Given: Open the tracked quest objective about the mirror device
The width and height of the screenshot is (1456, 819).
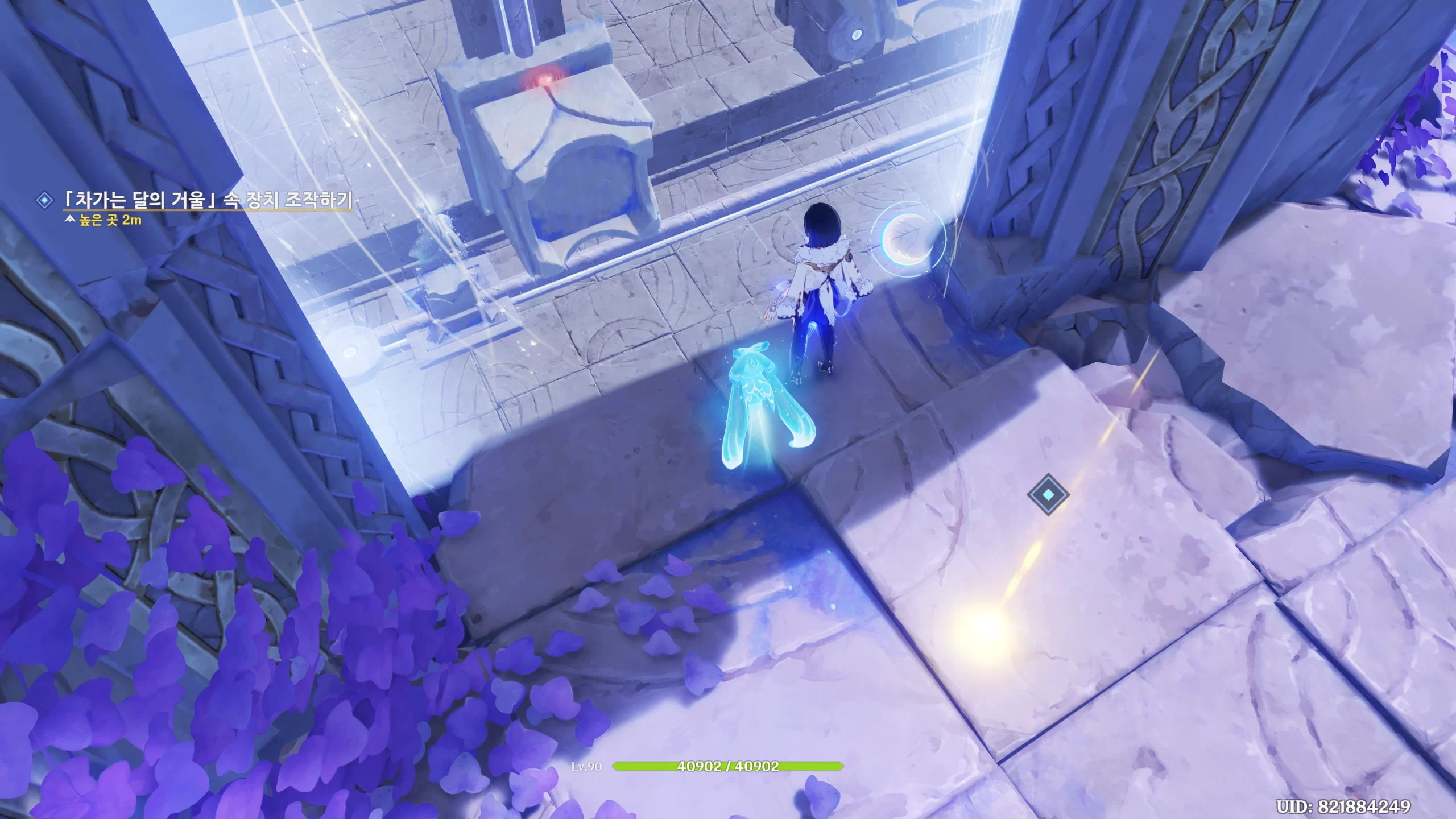Looking at the screenshot, I should [208, 201].
